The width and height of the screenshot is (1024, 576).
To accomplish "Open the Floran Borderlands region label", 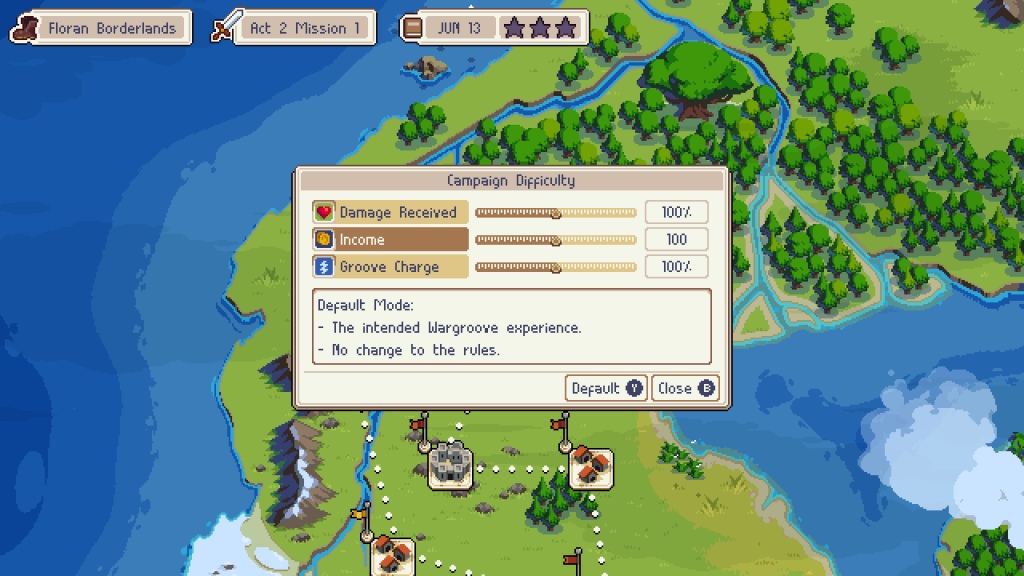I will pyautogui.click(x=111, y=28).
